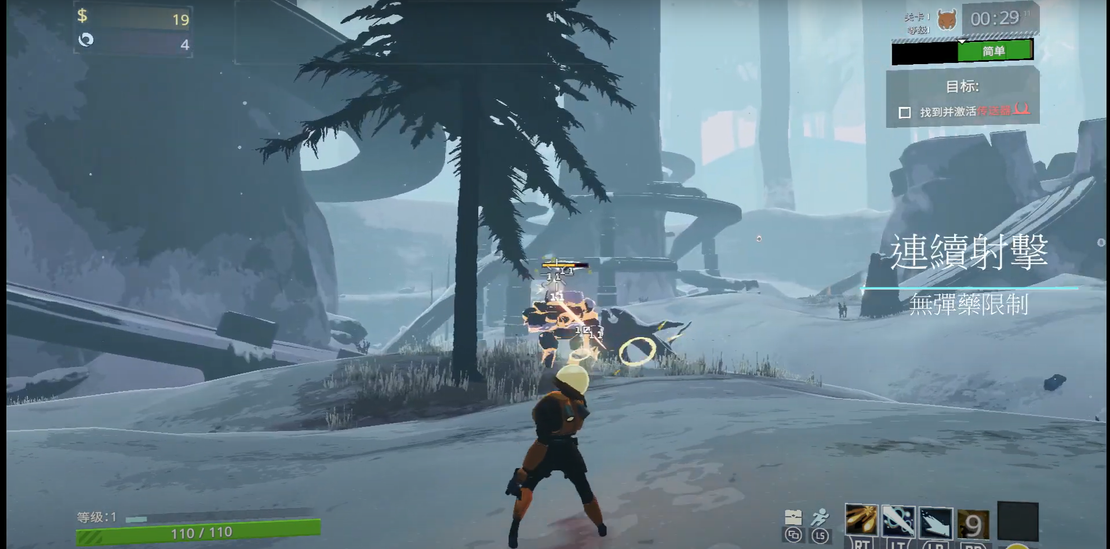Viewport: 1110px width, 549px height.
Task: Select the primary fire bullets skill icon
Action: [861, 520]
